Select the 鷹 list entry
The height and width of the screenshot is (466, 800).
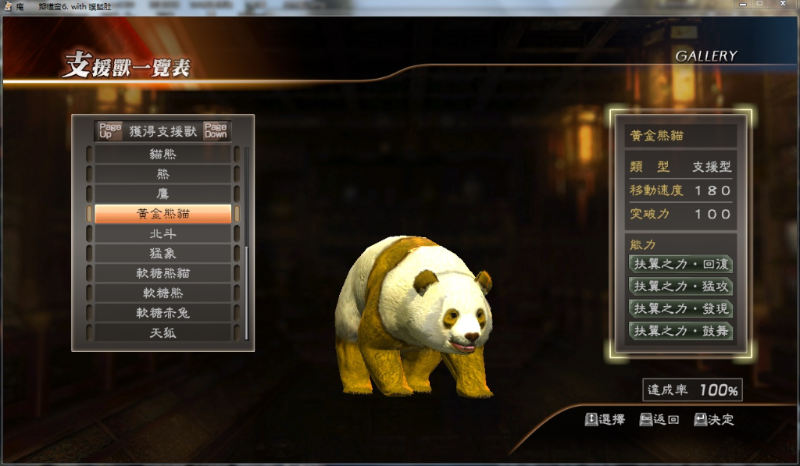(163, 194)
